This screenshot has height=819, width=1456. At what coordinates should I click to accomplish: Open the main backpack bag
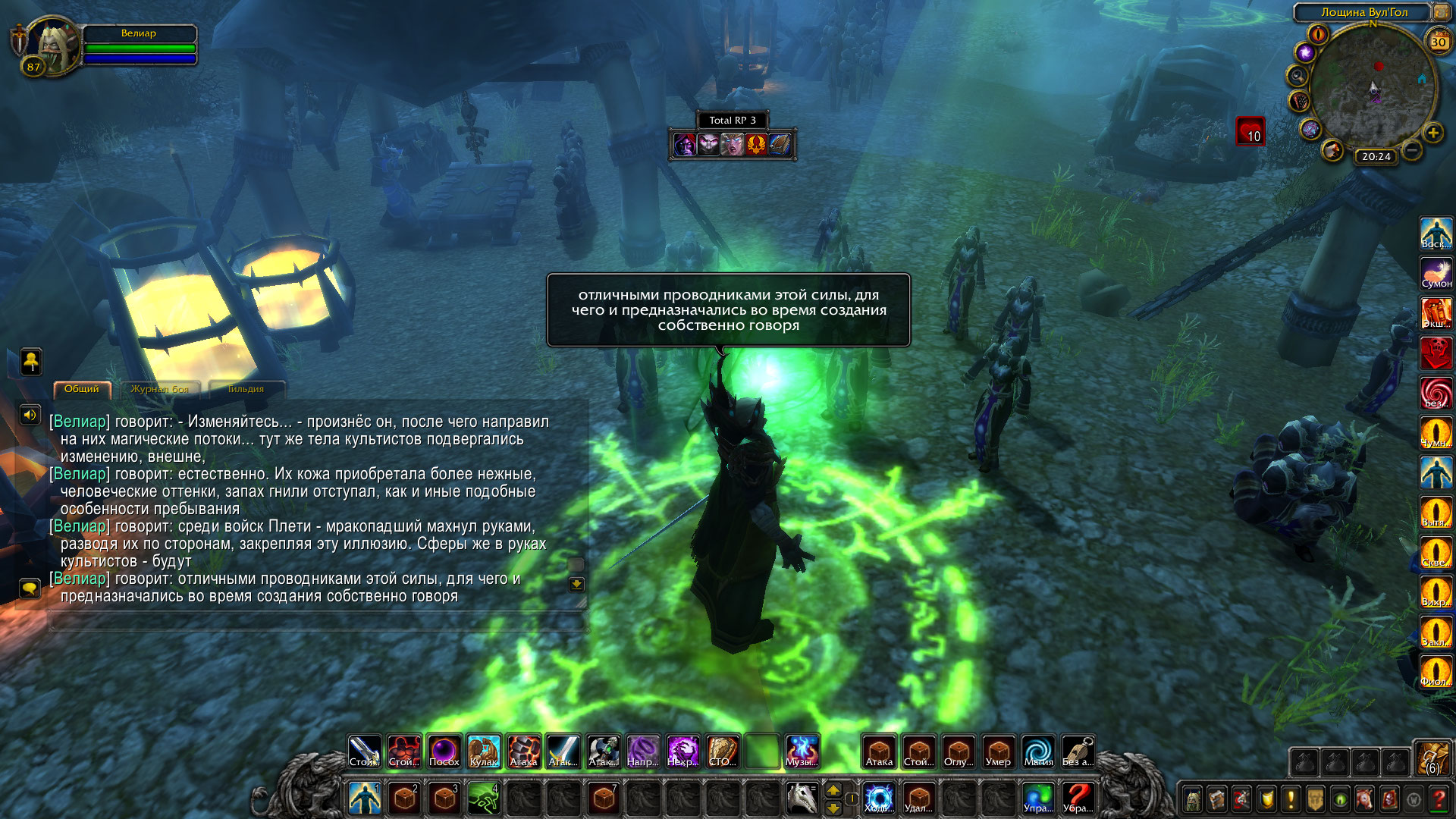click(x=1432, y=759)
